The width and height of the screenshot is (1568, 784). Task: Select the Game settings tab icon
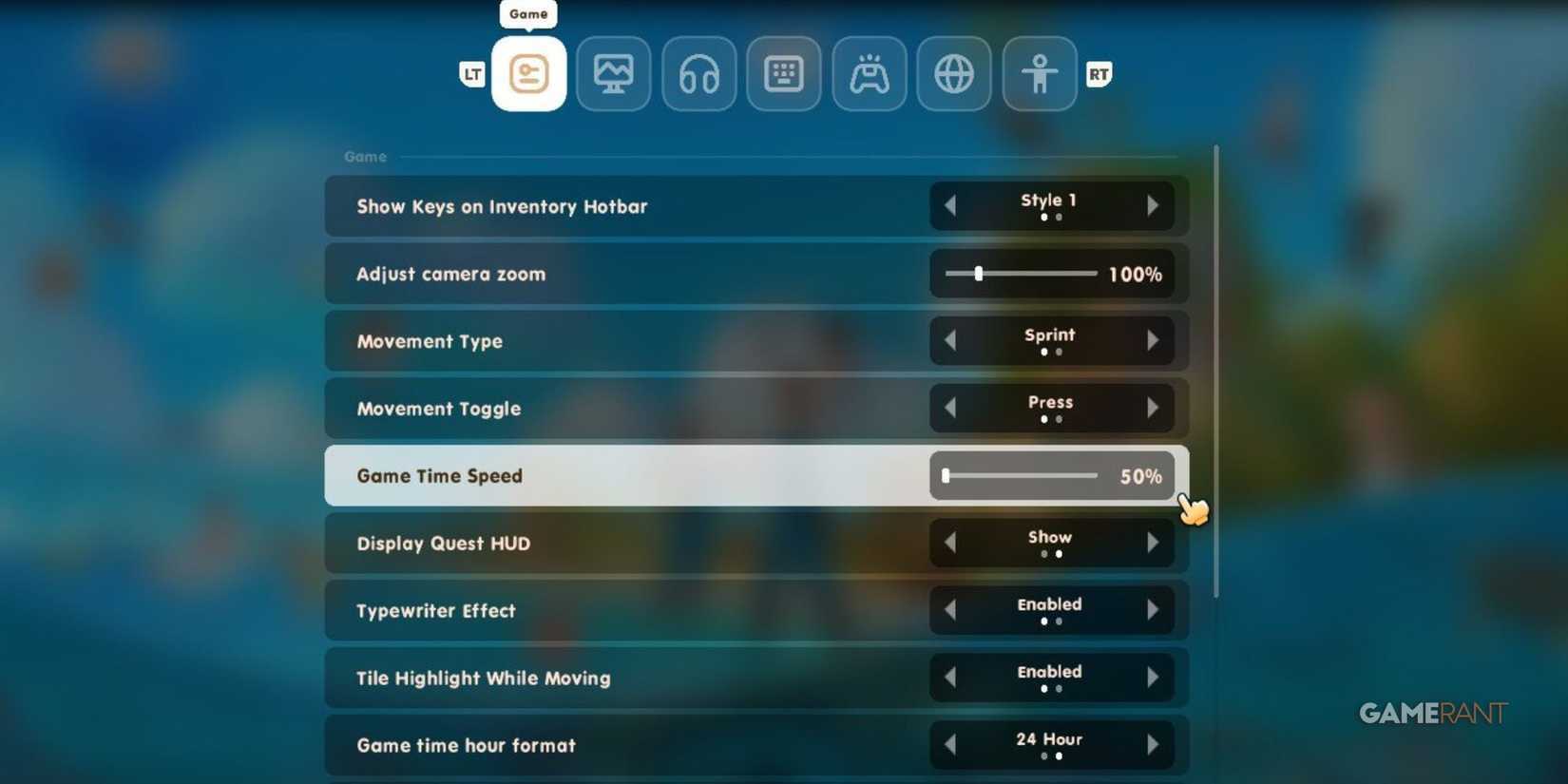529,73
